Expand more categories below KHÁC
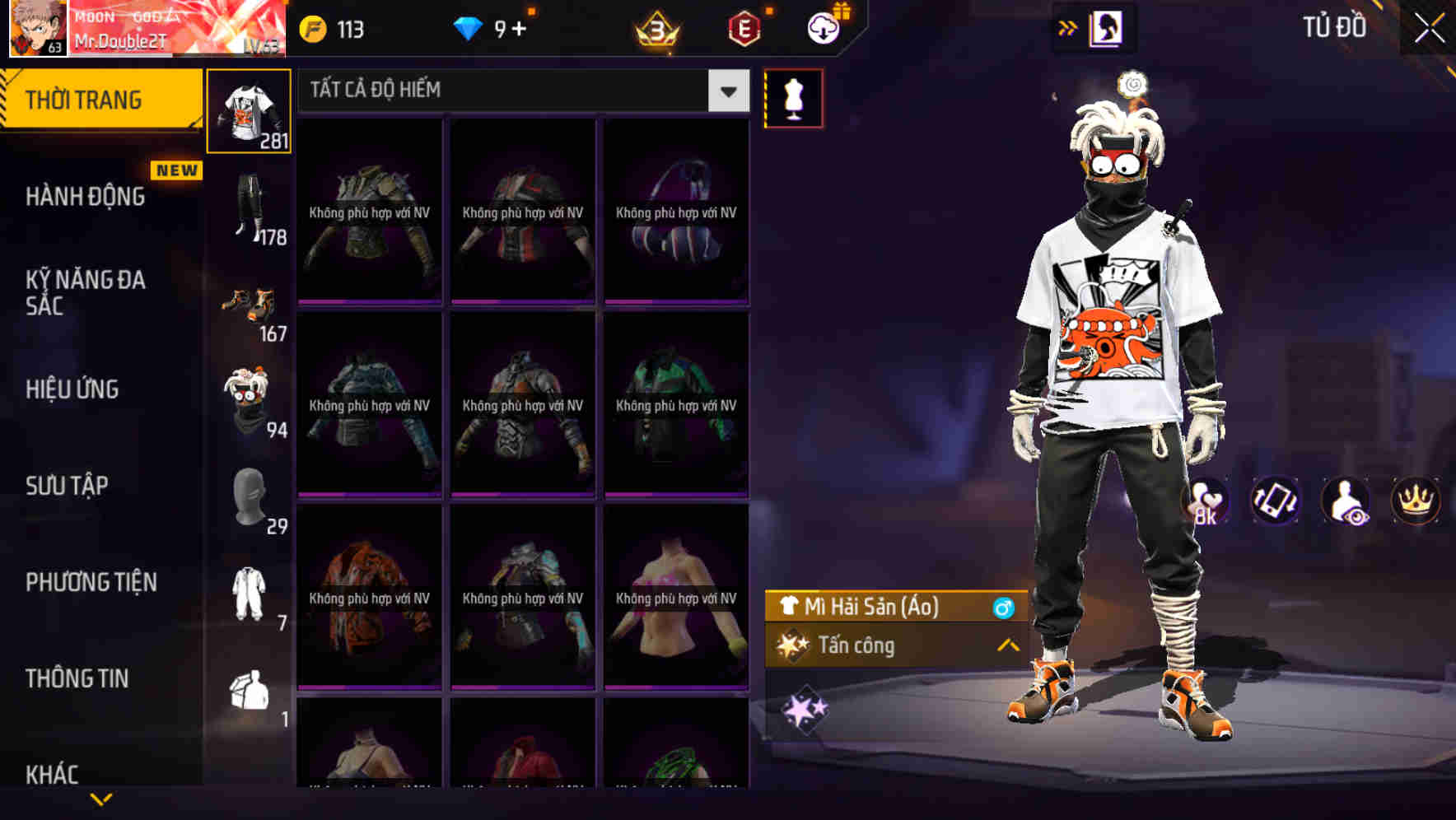 (100, 798)
